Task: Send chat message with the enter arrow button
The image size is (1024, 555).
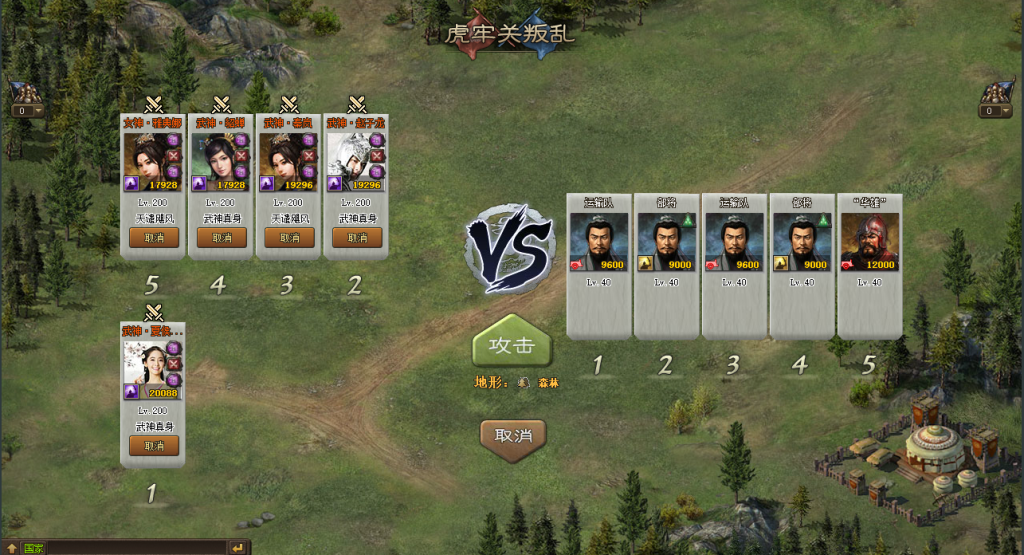Action: click(238, 548)
